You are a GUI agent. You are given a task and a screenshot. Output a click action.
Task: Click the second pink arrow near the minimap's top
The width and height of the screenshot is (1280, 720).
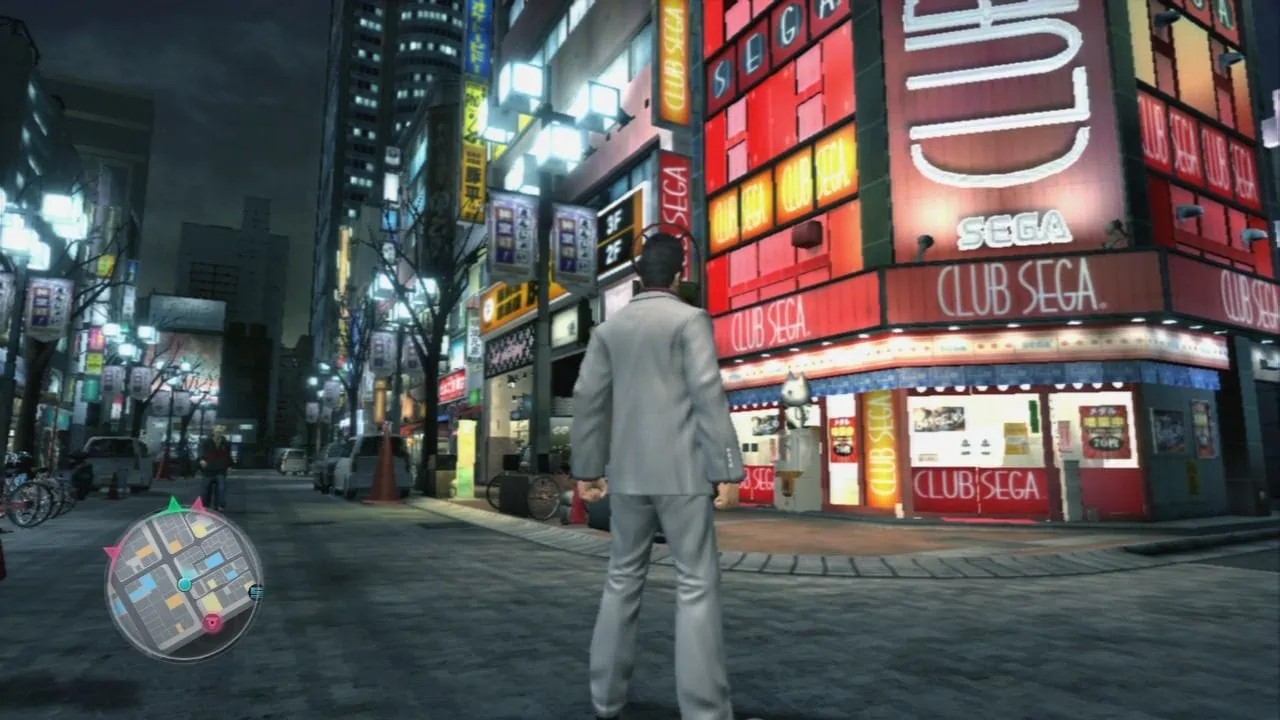coord(198,504)
